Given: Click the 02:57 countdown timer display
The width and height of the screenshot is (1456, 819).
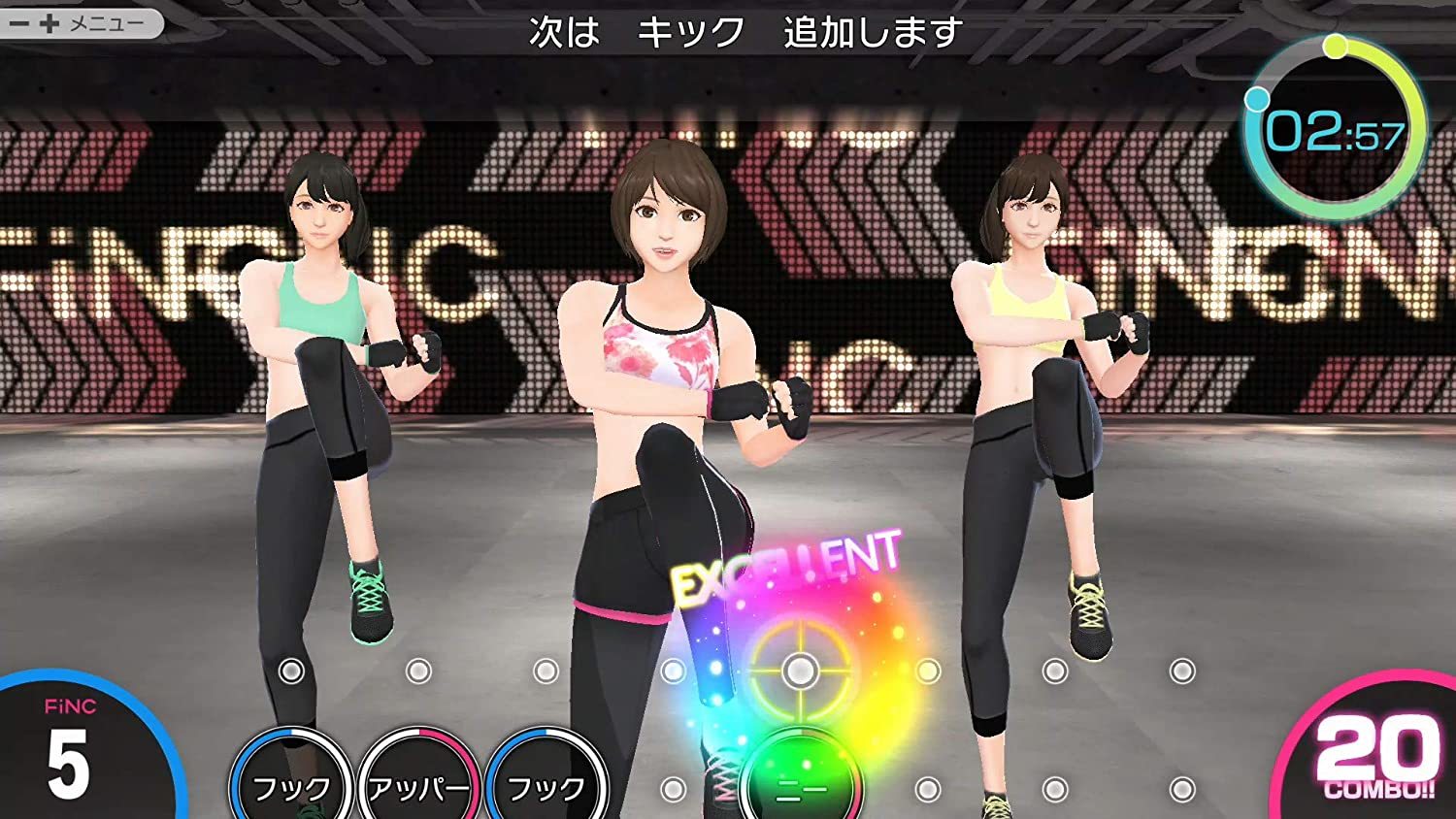Looking at the screenshot, I should (x=1335, y=132).
